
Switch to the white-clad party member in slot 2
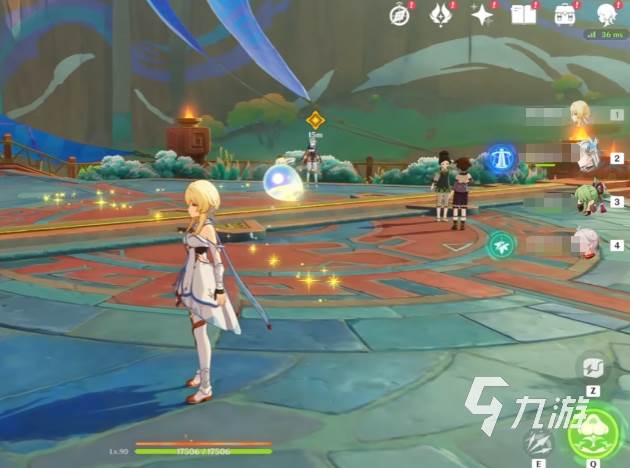tap(587, 155)
